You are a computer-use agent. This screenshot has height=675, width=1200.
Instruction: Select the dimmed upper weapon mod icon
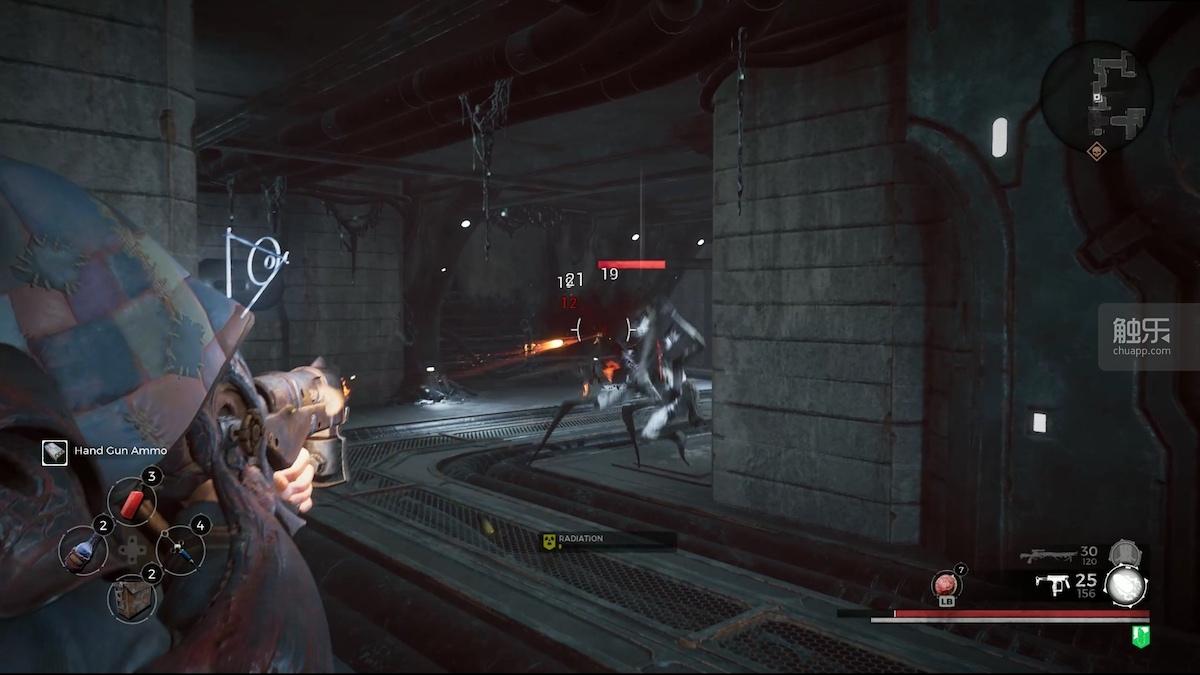tap(1125, 552)
